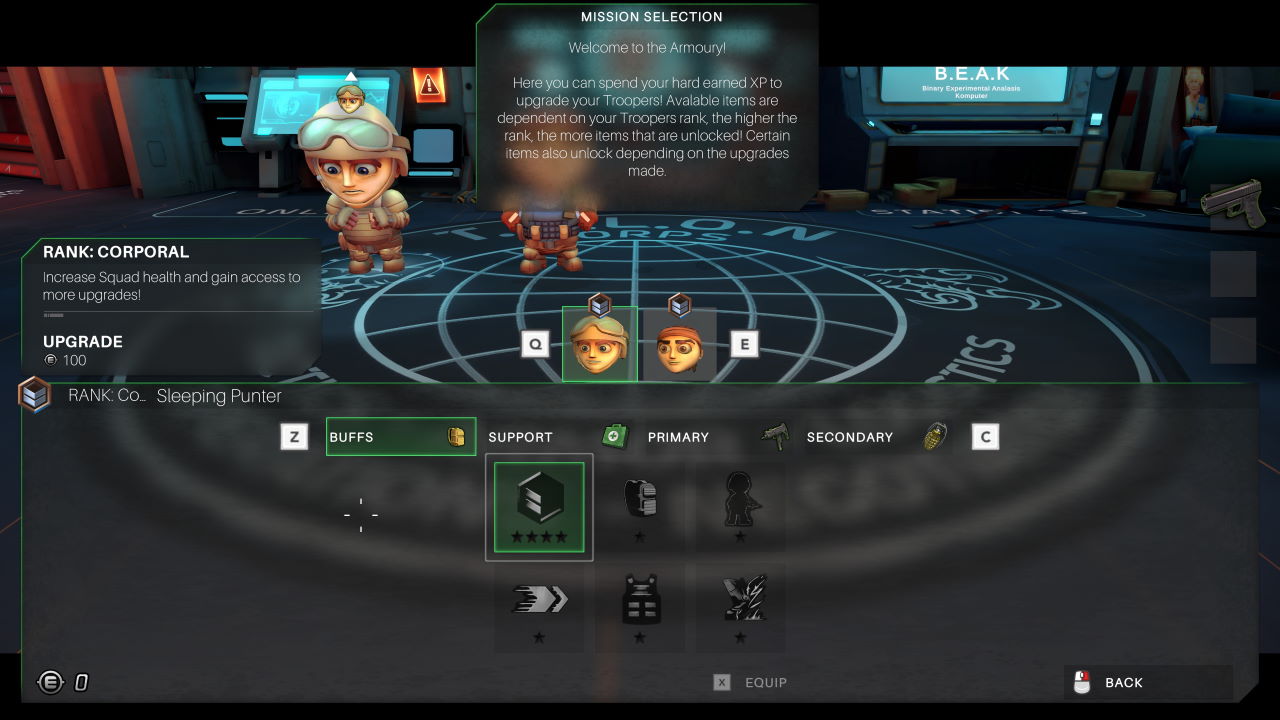Select the blonde trooper portrait
The height and width of the screenshot is (720, 1280).
point(600,344)
